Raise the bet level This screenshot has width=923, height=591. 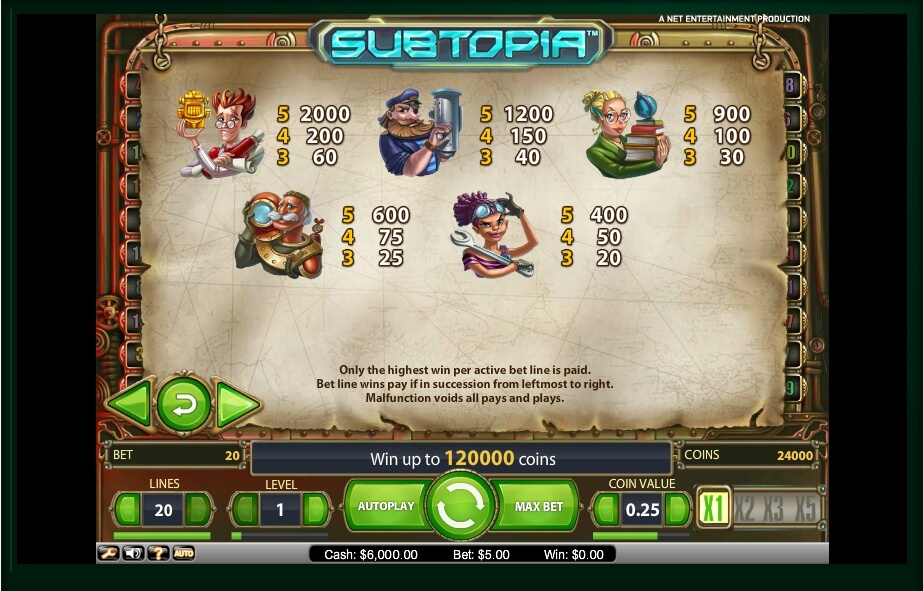tap(315, 510)
